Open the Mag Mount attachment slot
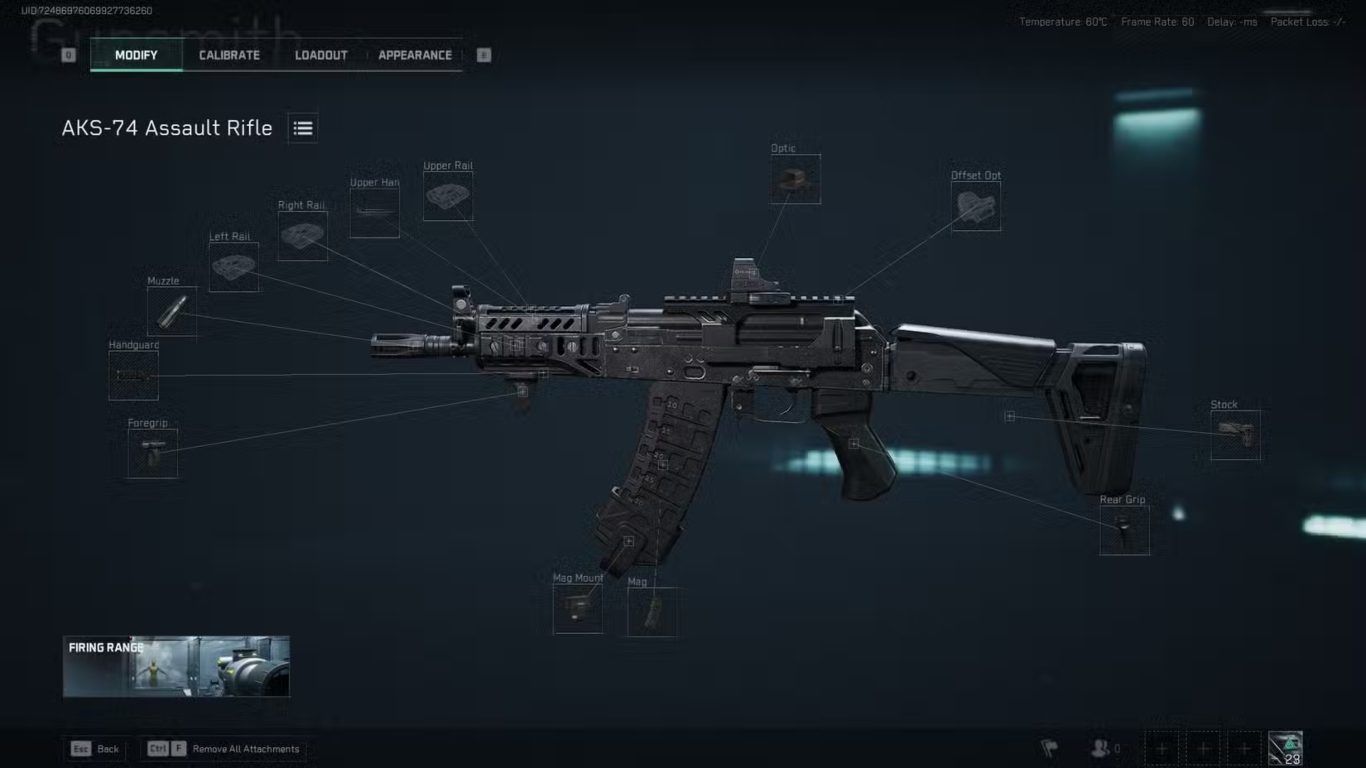Image resolution: width=1366 pixels, height=768 pixels. point(578,608)
